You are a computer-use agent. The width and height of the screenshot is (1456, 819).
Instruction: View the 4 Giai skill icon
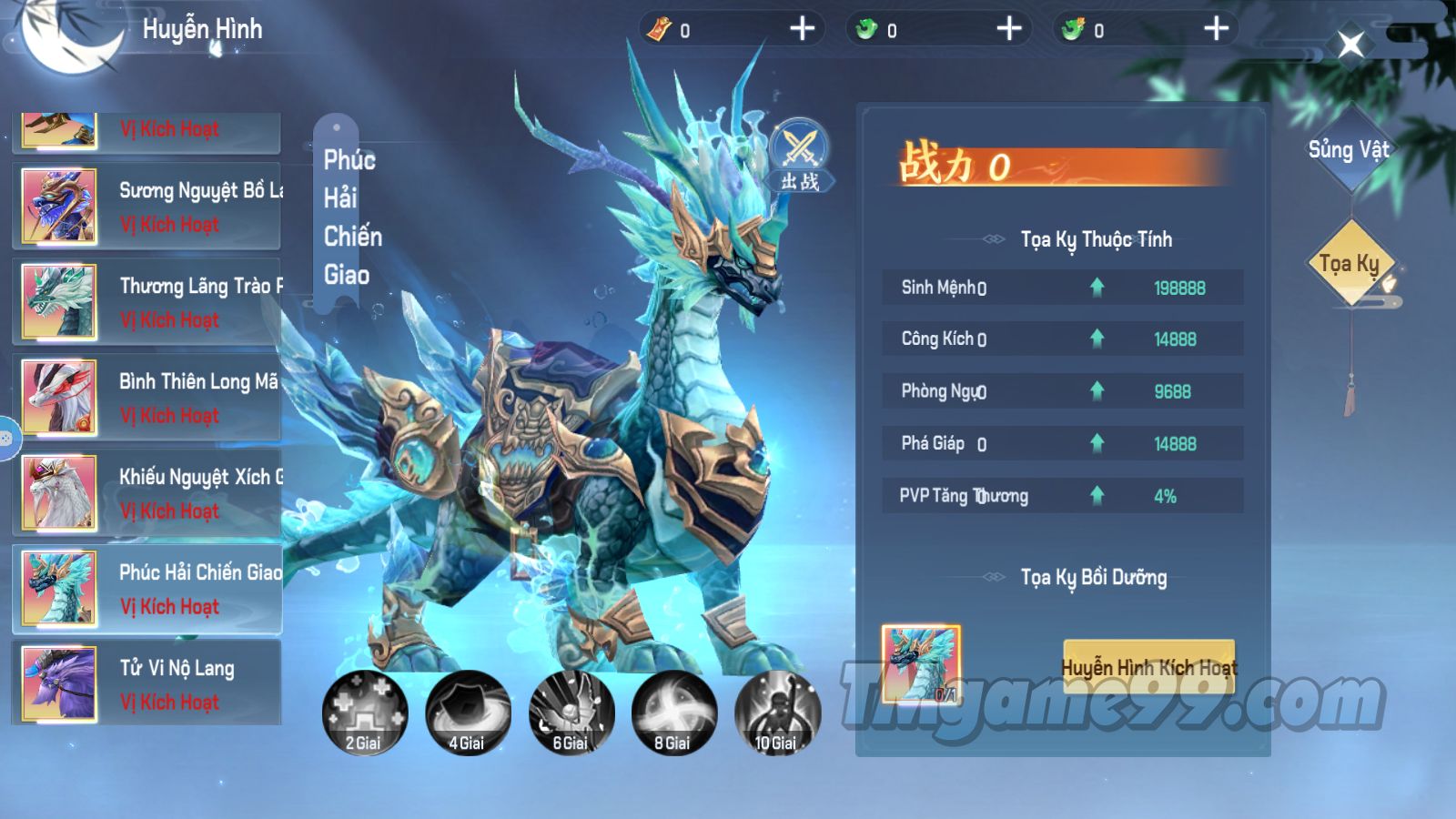click(467, 713)
